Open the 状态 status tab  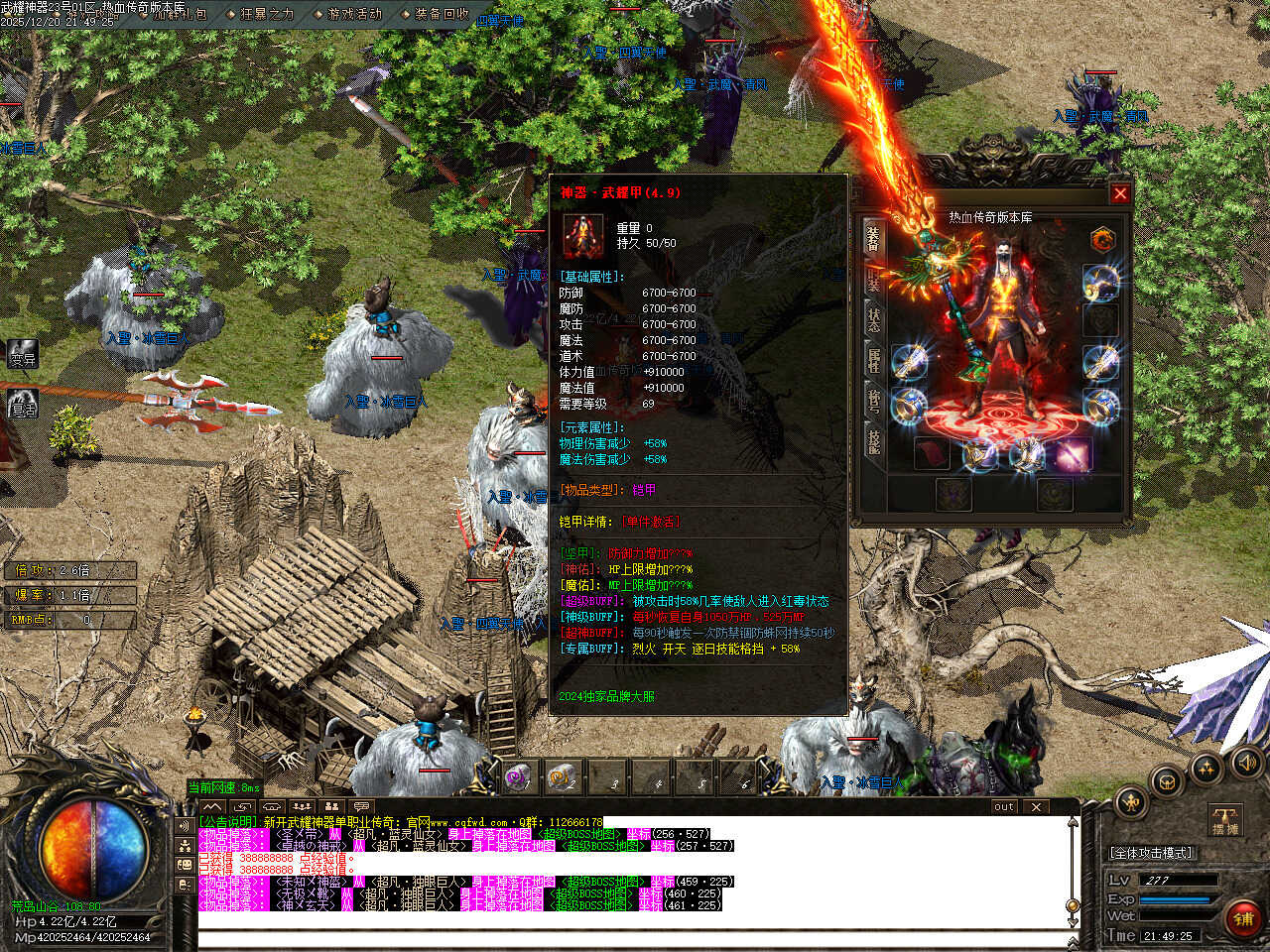tap(873, 319)
